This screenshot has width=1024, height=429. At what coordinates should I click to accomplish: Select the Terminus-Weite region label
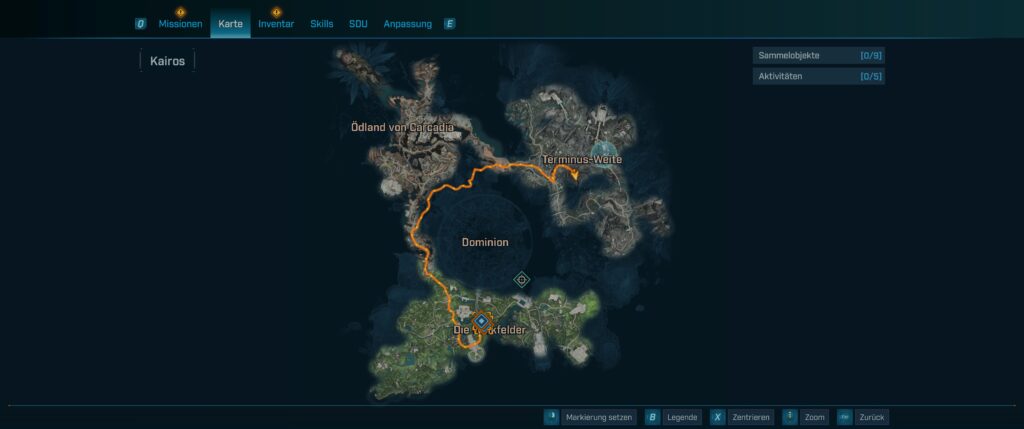(582, 160)
